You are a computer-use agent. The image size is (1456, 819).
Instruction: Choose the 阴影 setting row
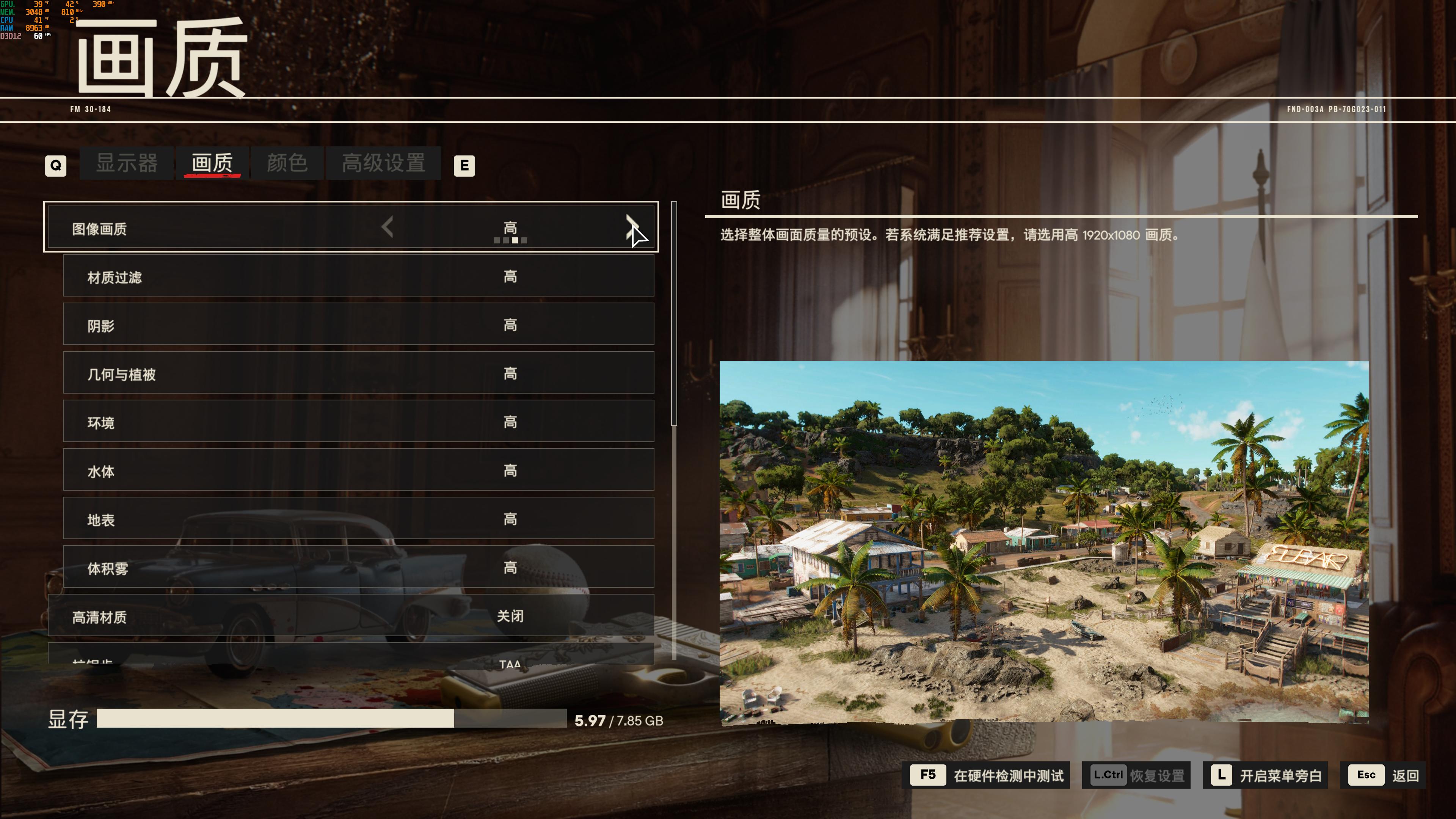click(358, 325)
